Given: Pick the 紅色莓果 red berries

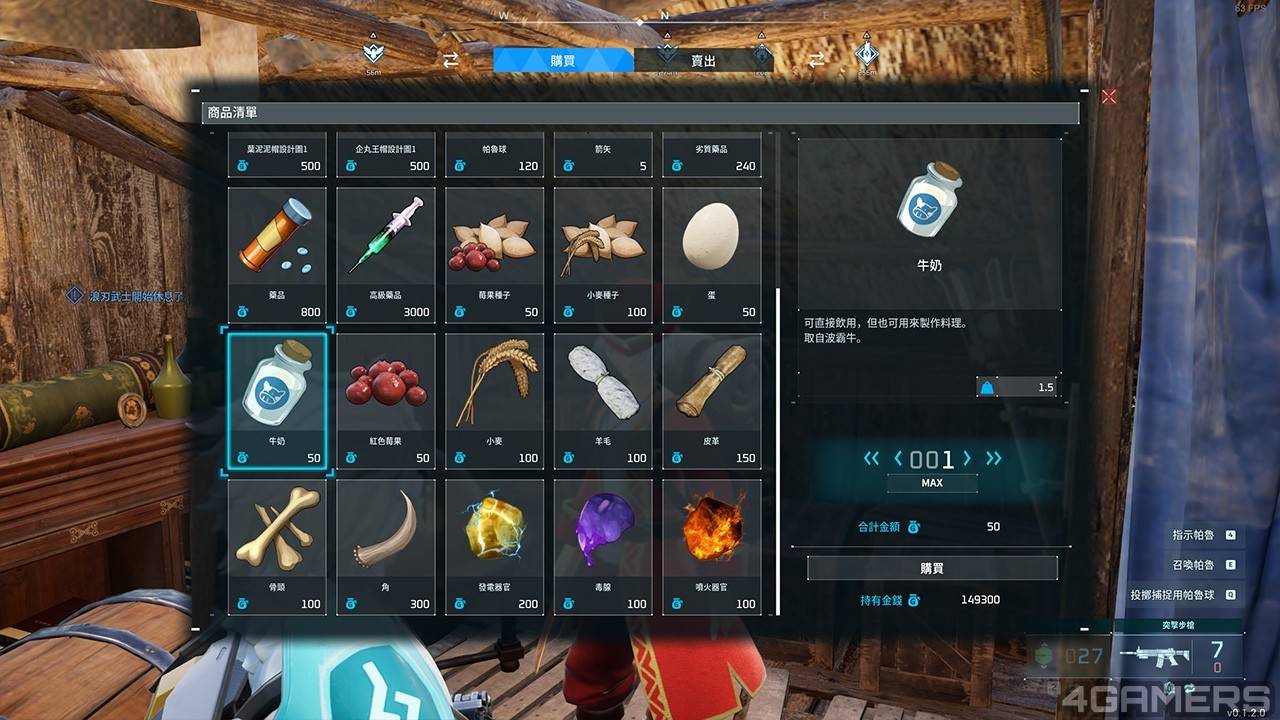Looking at the screenshot, I should (386, 400).
